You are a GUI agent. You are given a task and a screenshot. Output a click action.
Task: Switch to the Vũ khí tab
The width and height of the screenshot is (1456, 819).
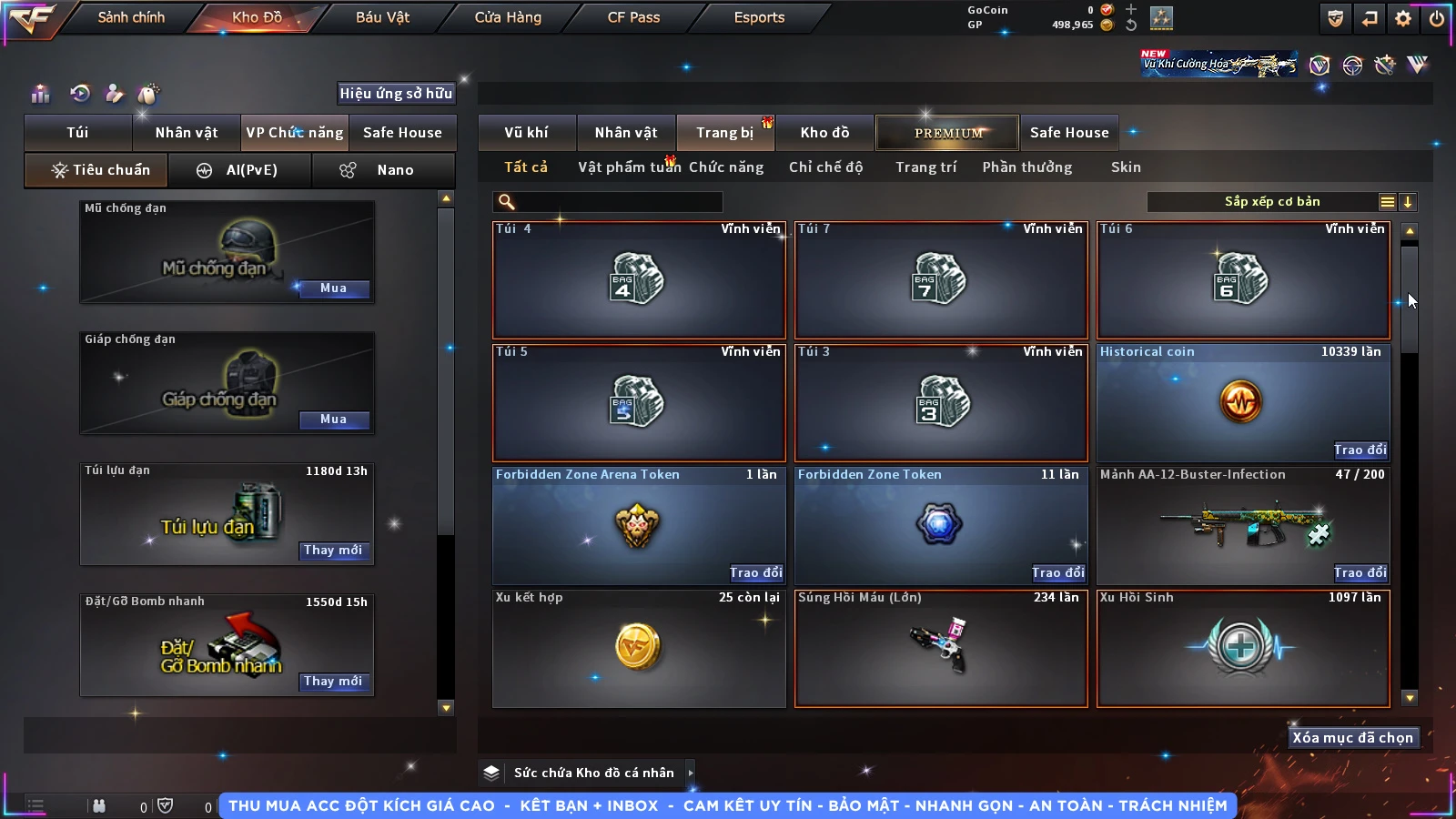[x=526, y=133]
